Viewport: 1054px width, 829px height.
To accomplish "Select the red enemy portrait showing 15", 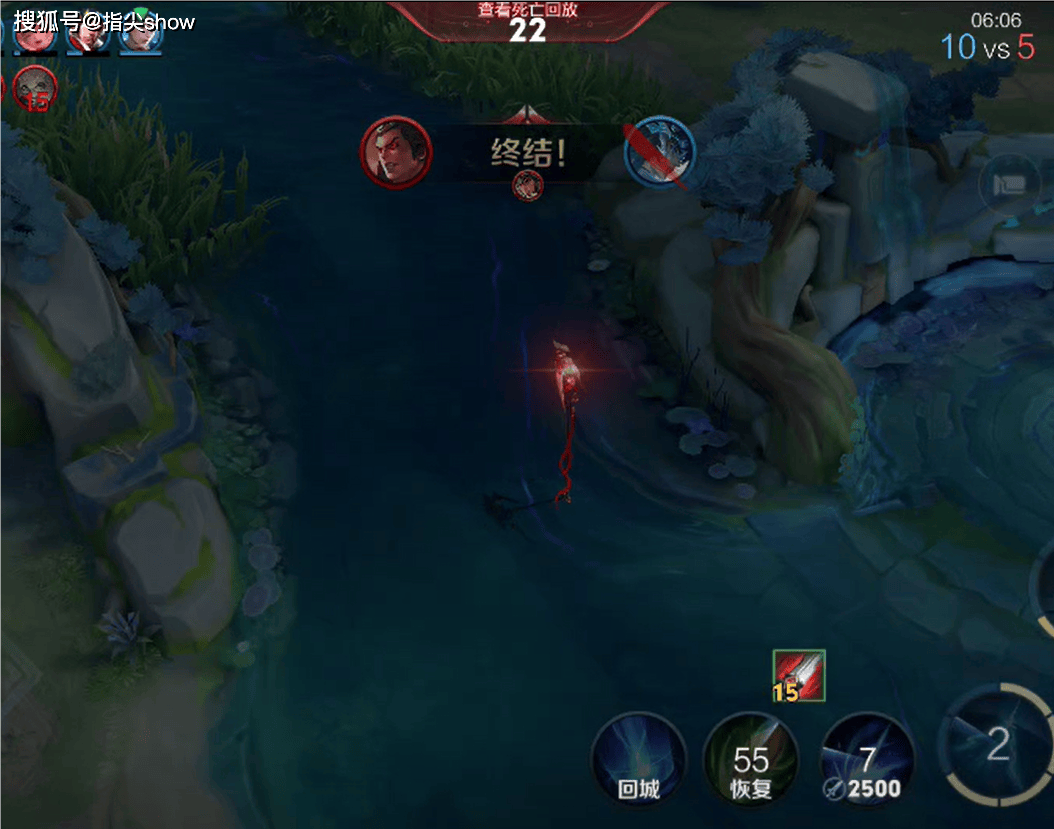I will pos(36,89).
